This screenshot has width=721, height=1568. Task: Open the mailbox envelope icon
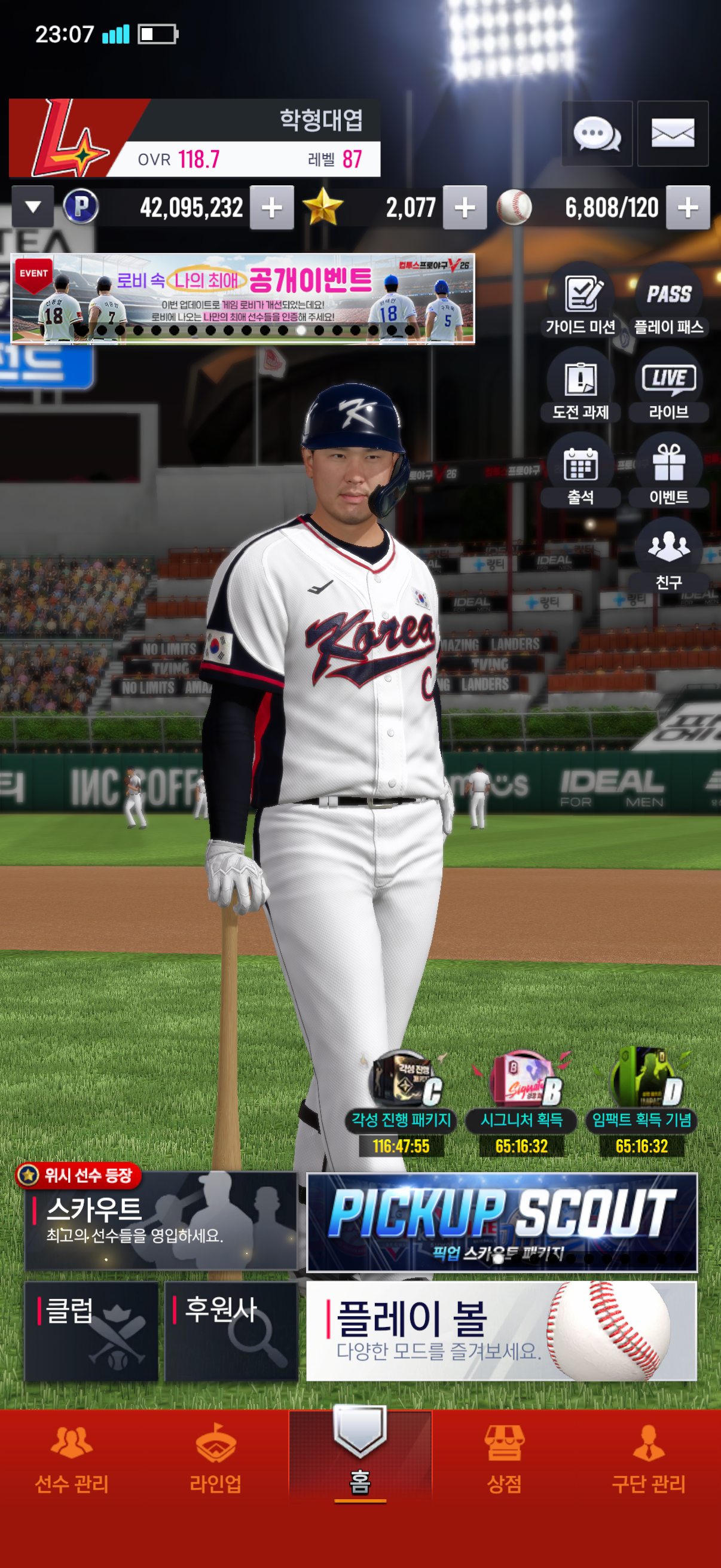(x=673, y=133)
